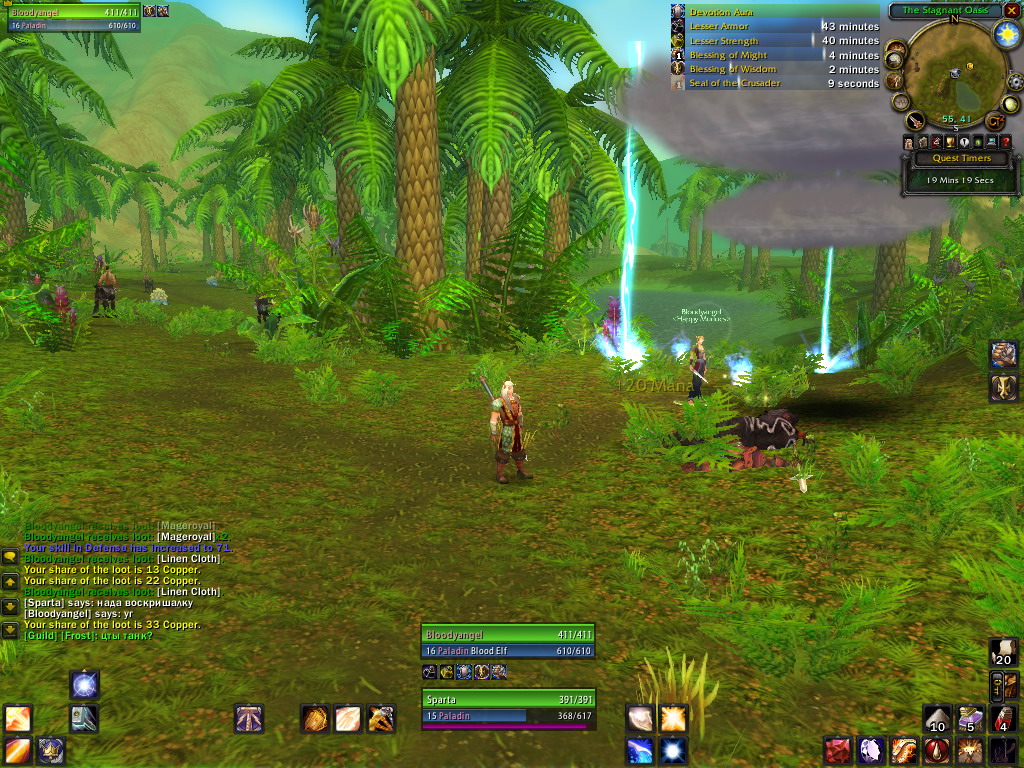Activate the crossed golden keys ability
The height and width of the screenshot is (768, 1024).
click(380, 718)
